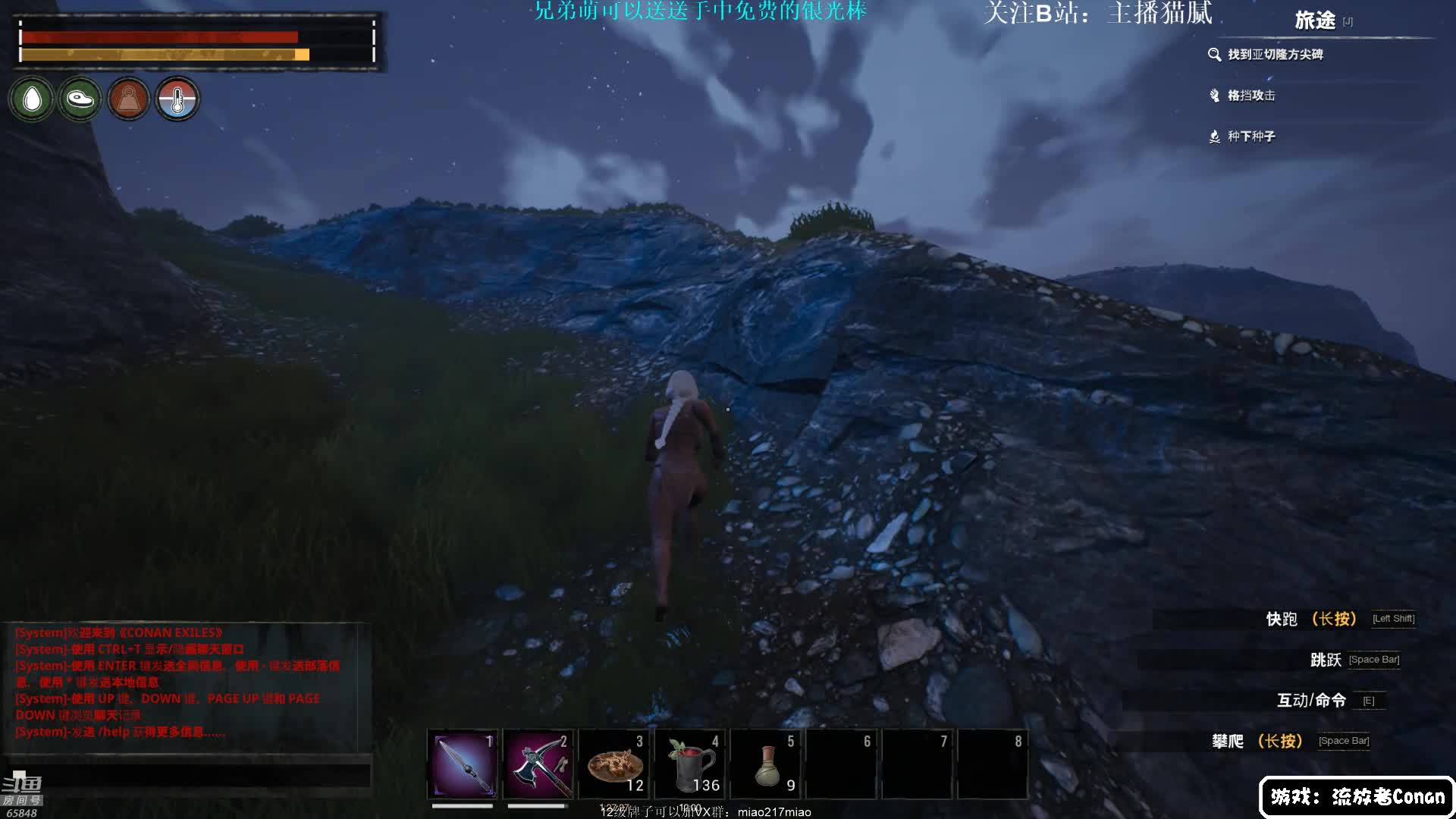The image size is (1456, 819).
Task: Open the 旅途 journey panel header
Action: coord(1315,20)
